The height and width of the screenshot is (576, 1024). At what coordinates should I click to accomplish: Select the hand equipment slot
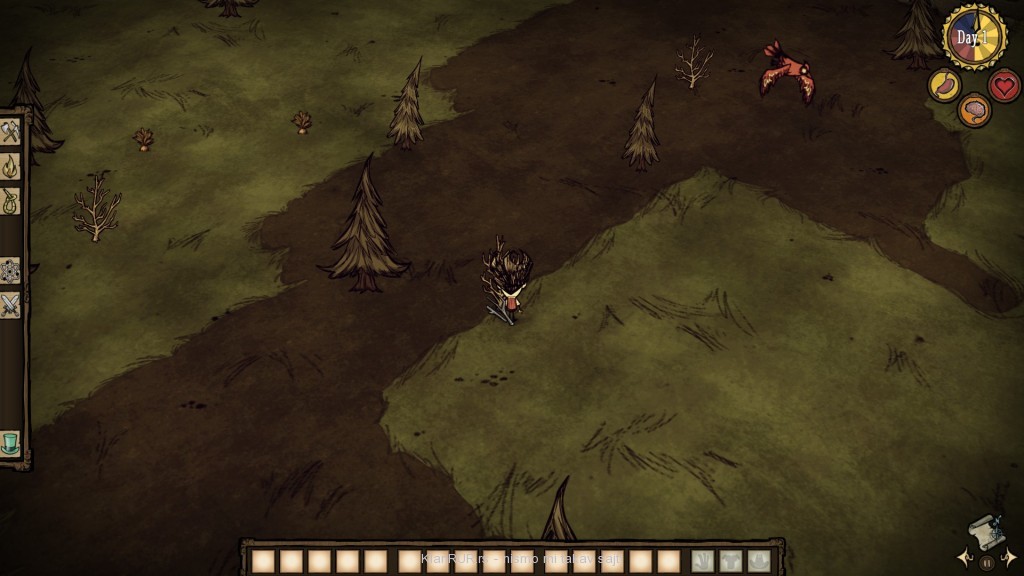(x=704, y=561)
